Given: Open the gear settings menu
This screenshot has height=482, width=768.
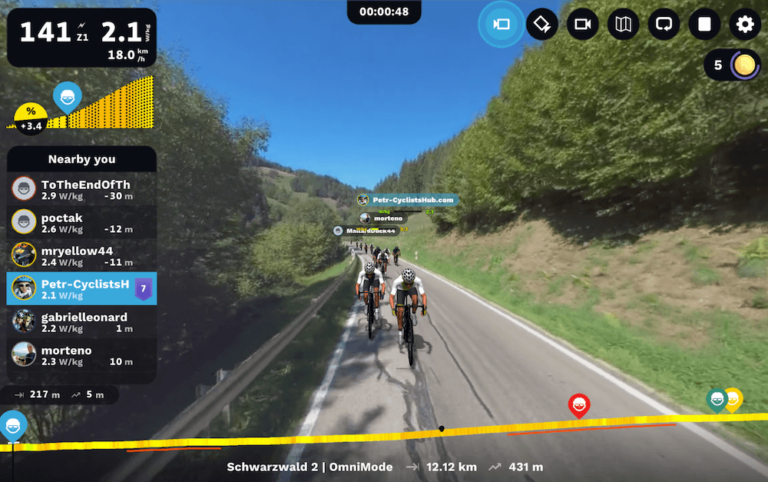Looking at the screenshot, I should [745, 24].
